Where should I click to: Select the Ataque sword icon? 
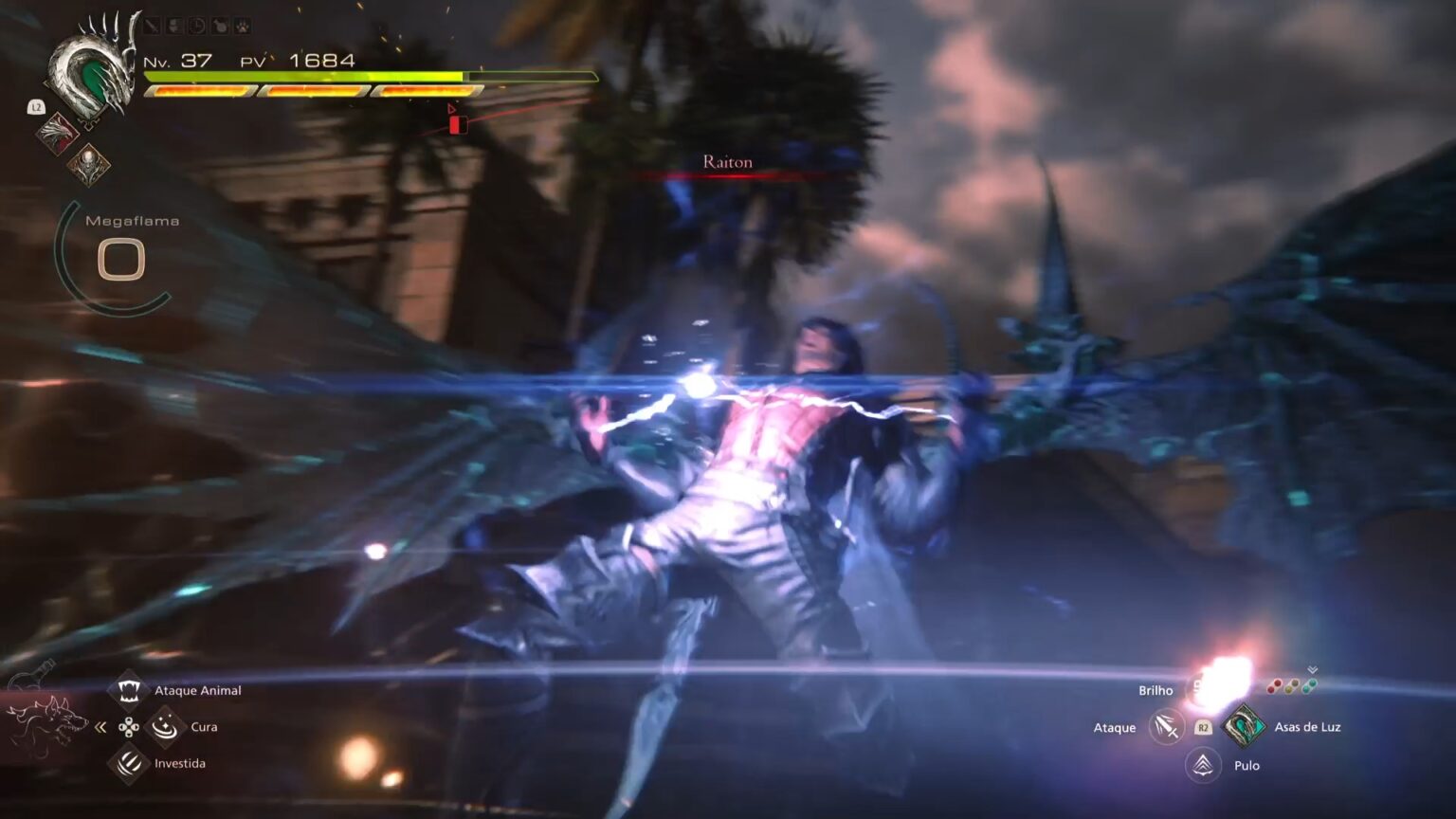tap(1166, 726)
